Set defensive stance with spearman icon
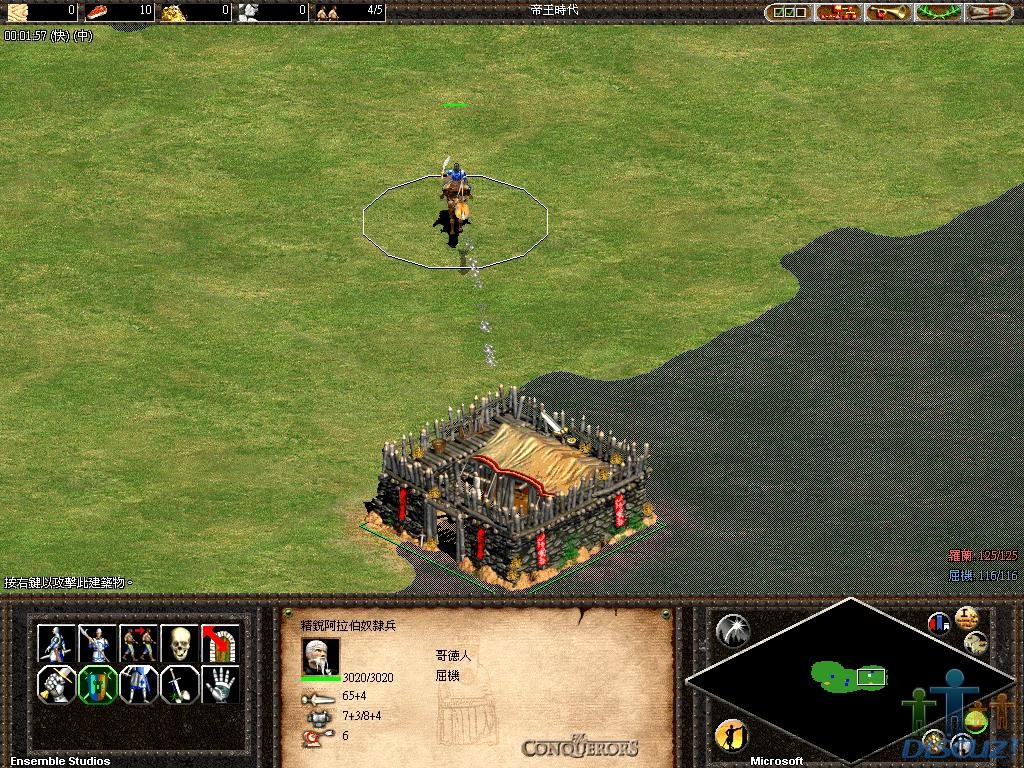The image size is (1024, 768). [98, 643]
